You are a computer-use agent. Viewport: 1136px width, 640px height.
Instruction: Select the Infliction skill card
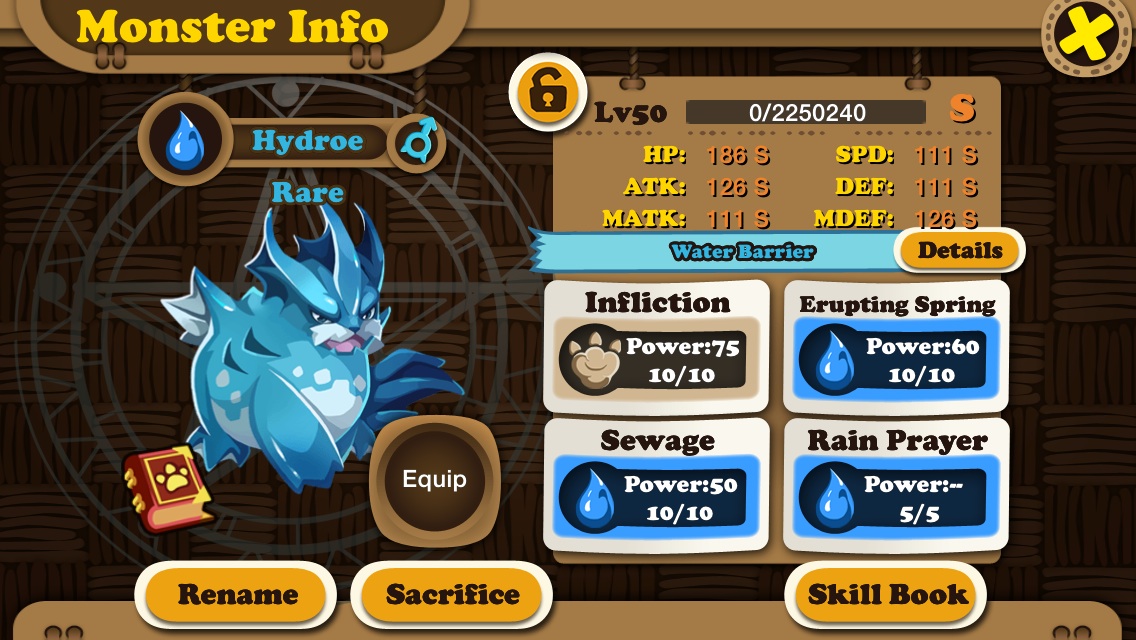coord(656,346)
